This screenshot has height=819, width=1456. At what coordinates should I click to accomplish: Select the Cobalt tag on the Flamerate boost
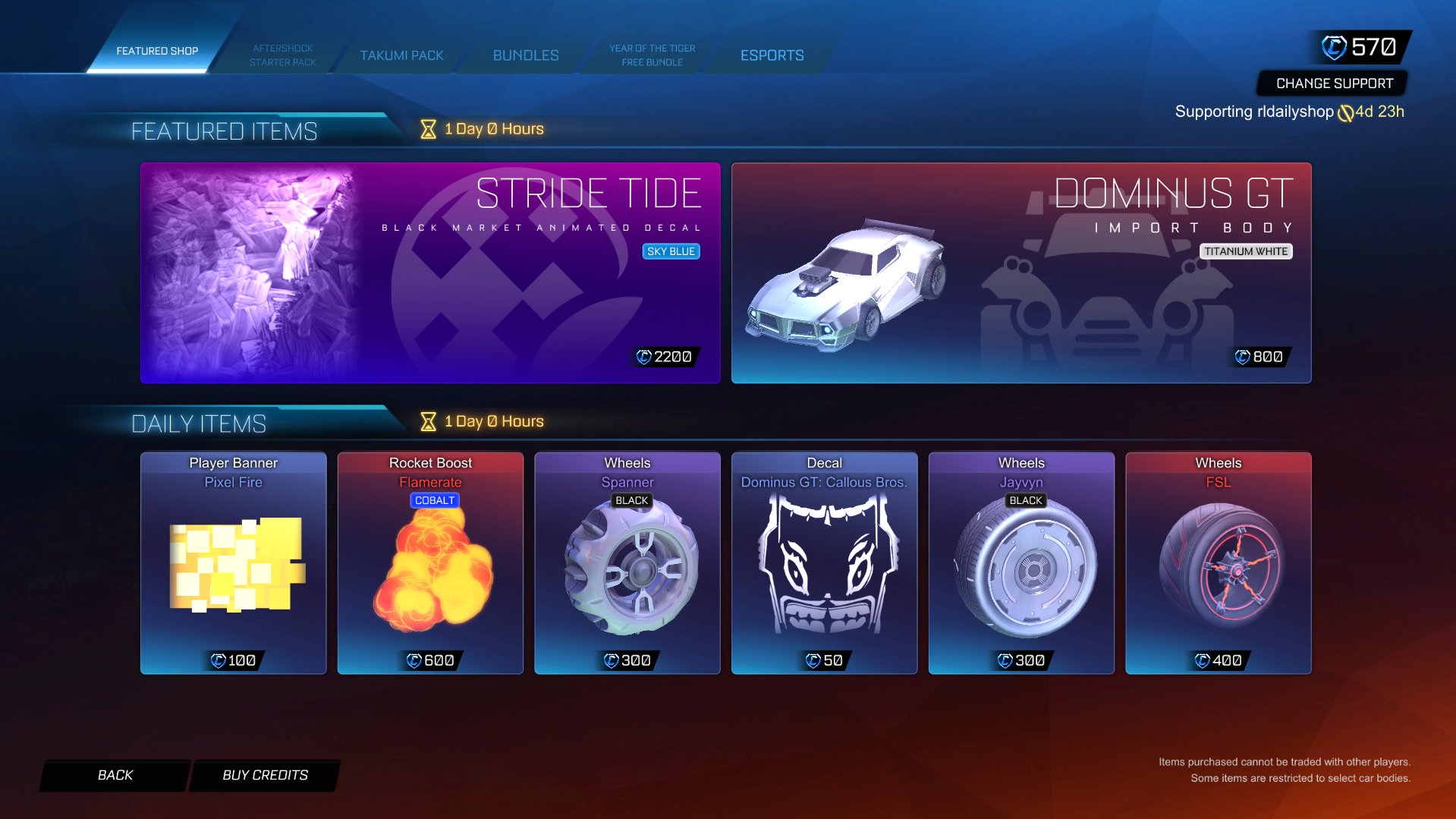coord(434,500)
